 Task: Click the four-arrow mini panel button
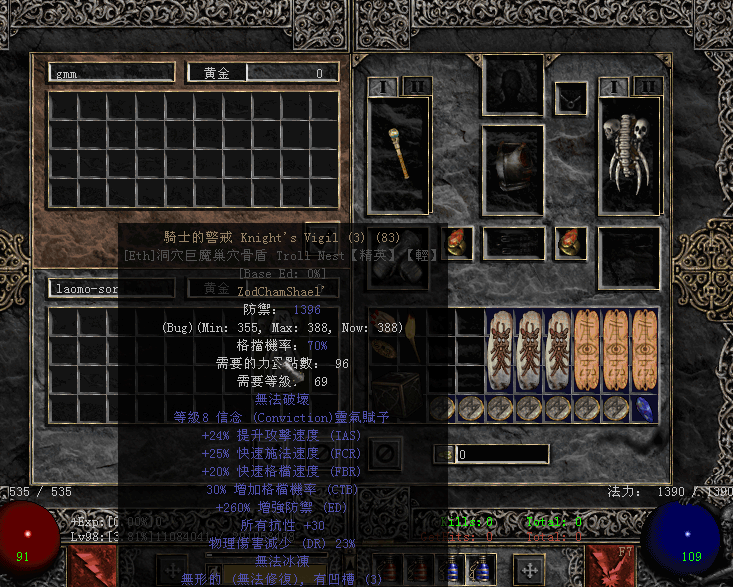pyautogui.click(x=528, y=570)
